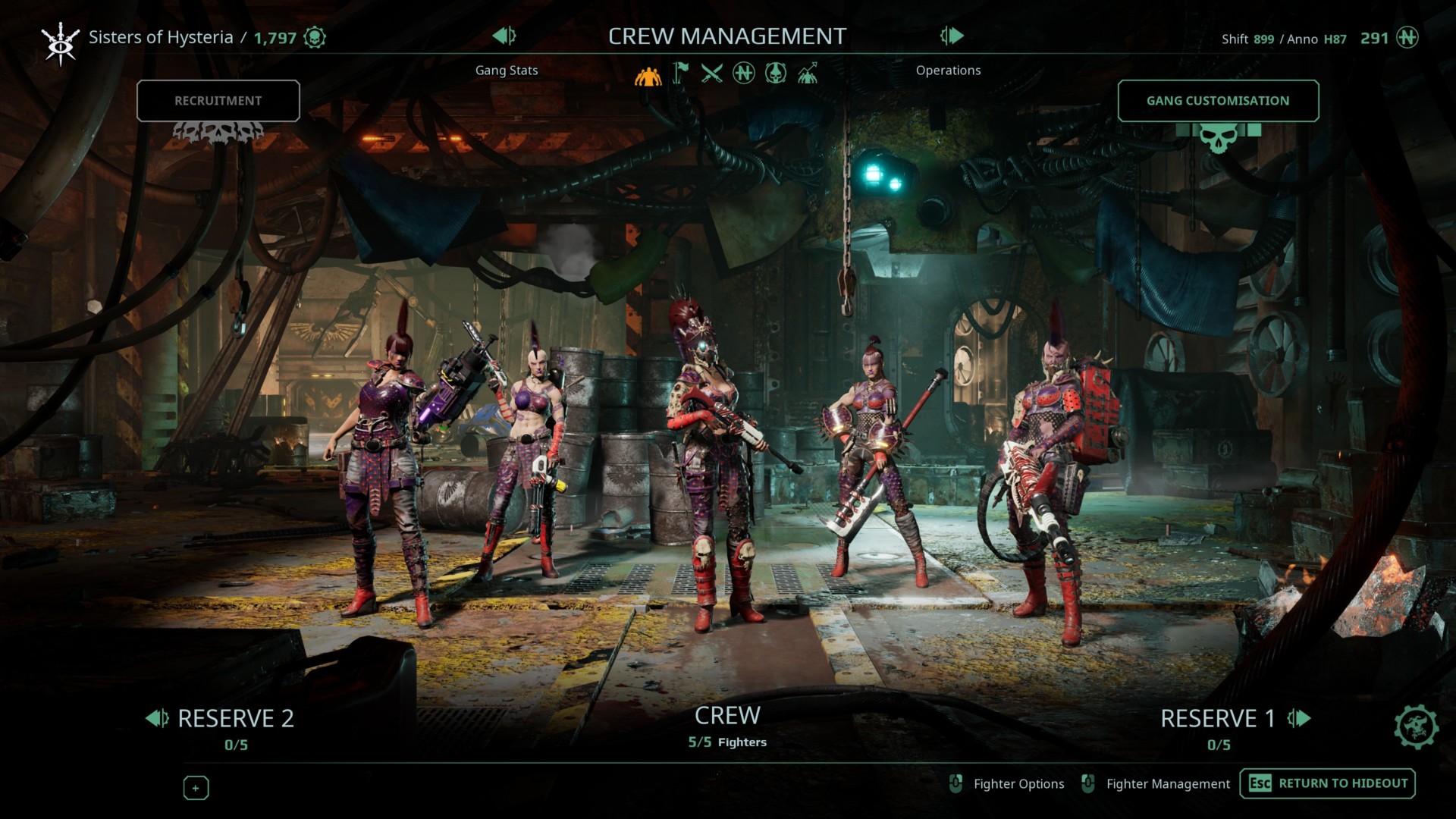Go to the next screen, Operations
The image size is (1456, 819).
pos(952,36)
